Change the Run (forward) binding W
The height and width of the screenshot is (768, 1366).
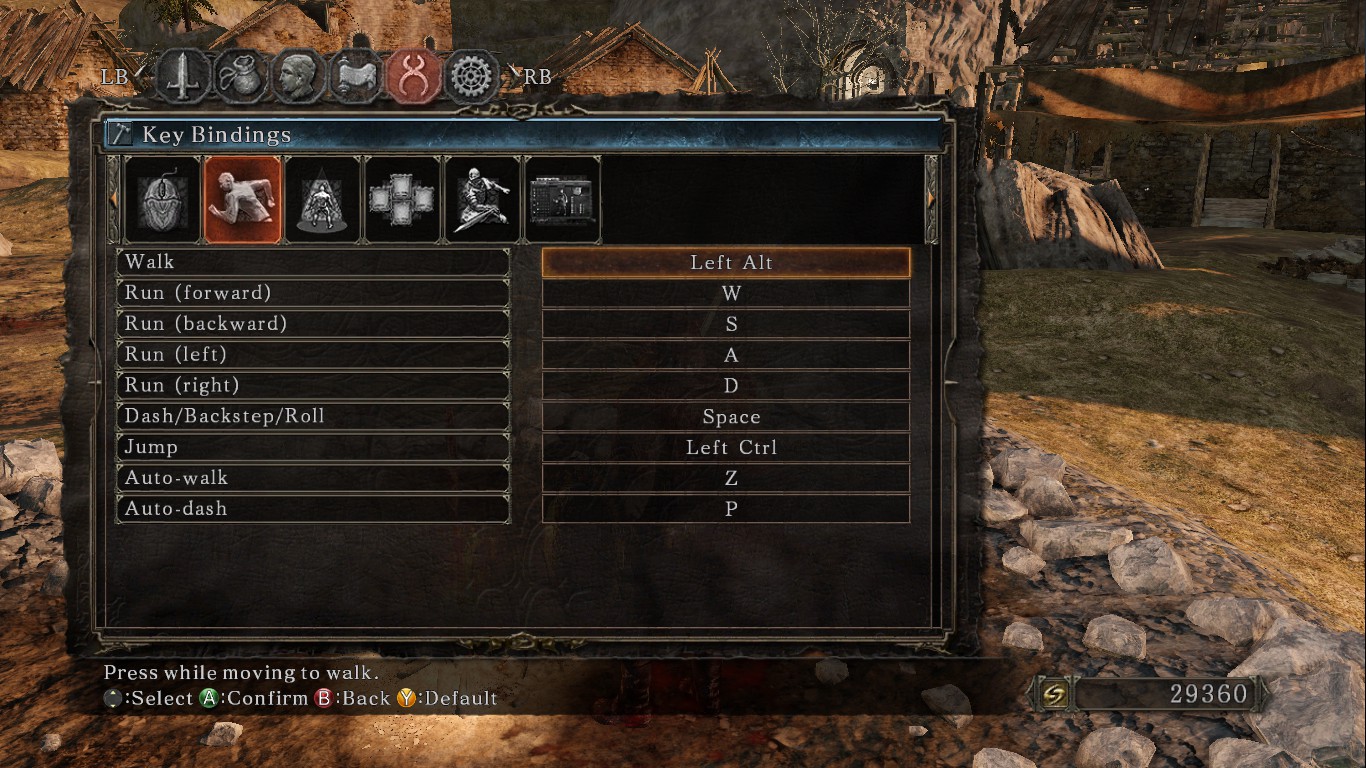(726, 294)
